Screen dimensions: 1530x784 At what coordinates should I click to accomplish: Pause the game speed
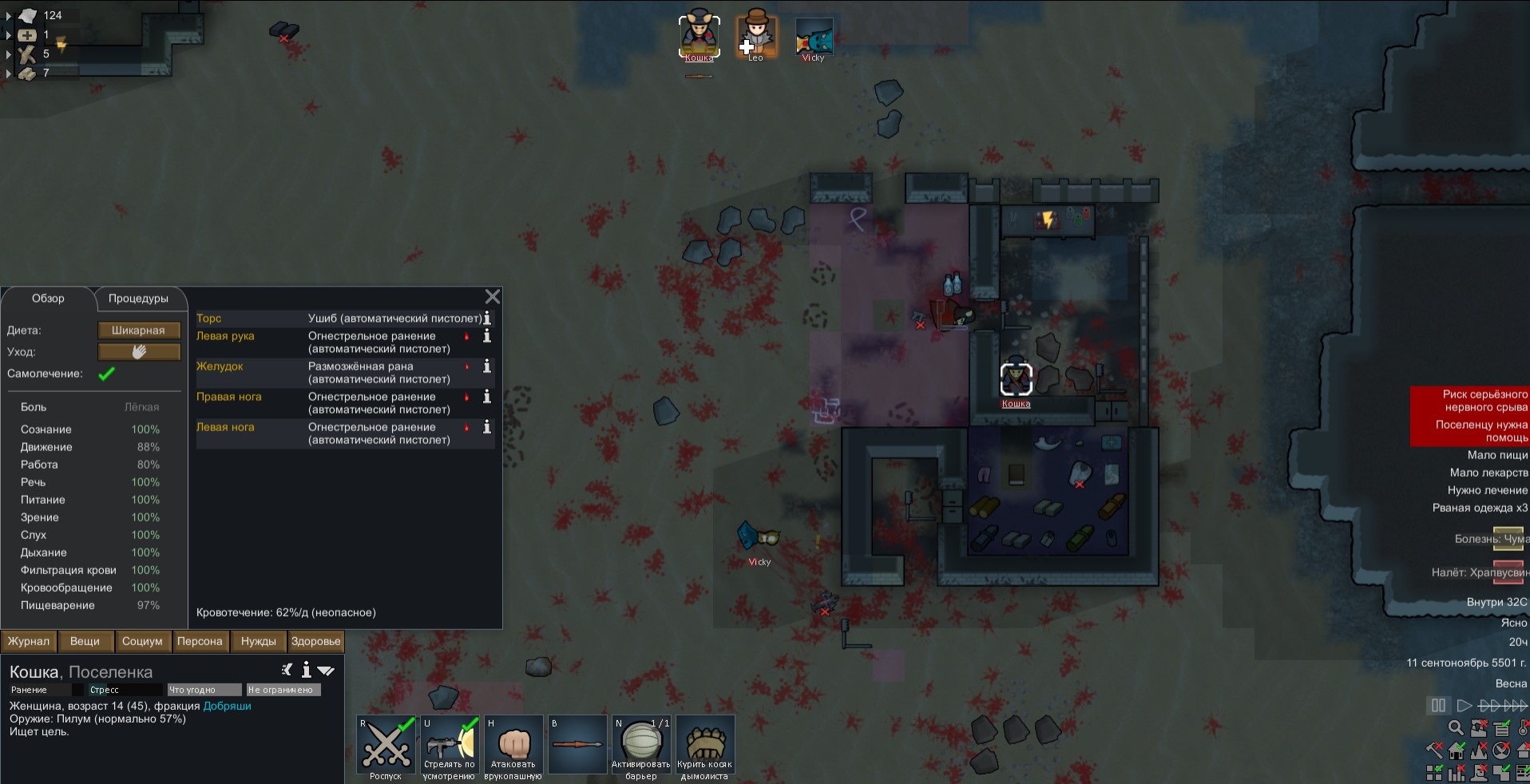[x=1438, y=706]
